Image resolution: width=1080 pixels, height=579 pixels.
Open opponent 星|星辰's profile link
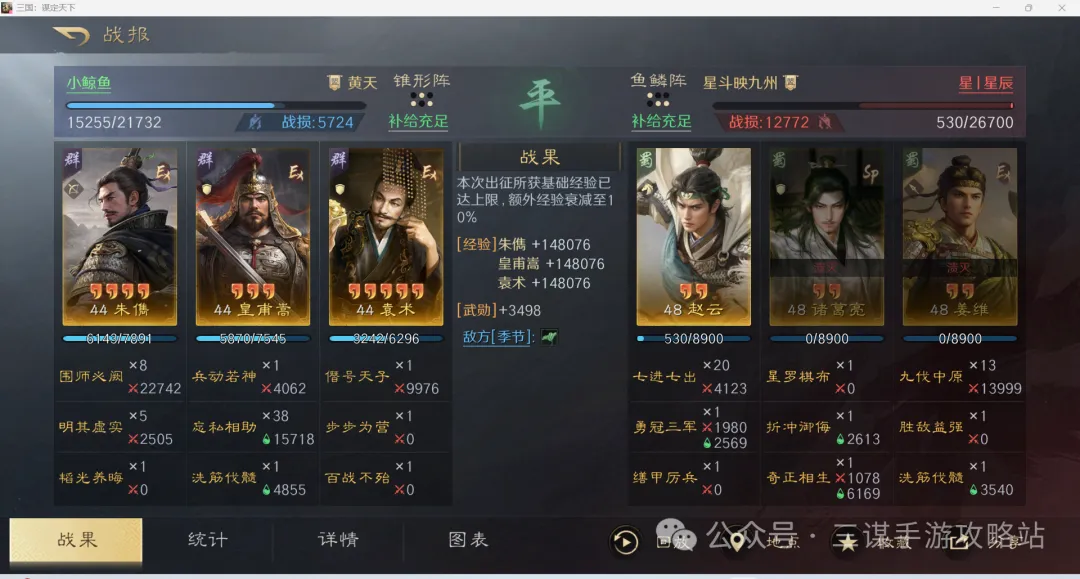(x=985, y=83)
